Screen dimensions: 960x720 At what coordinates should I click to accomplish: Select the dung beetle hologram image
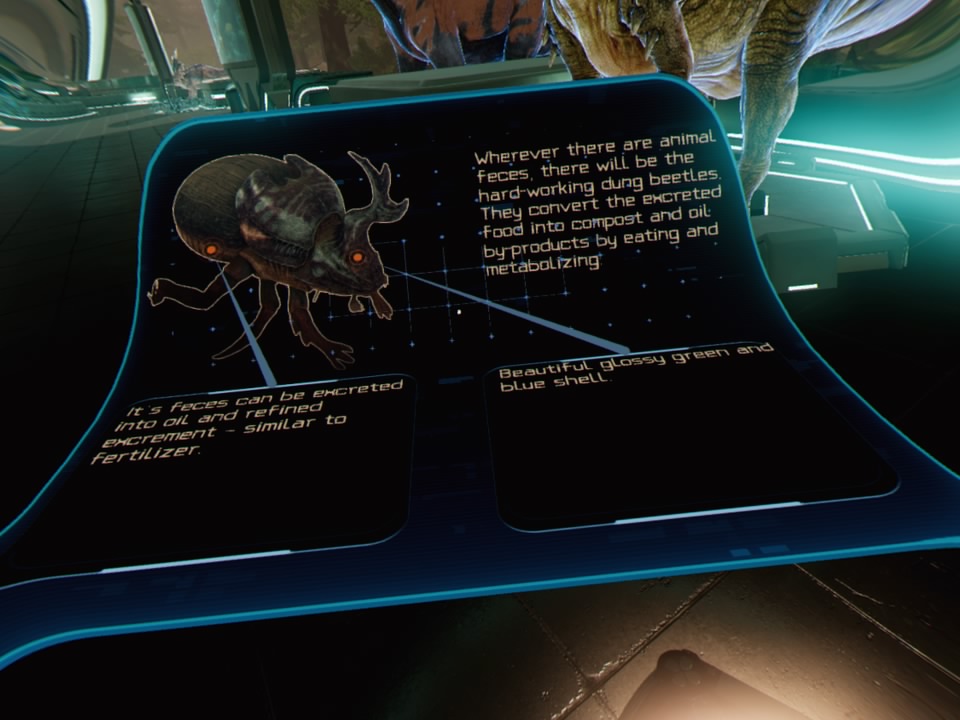pos(280,250)
